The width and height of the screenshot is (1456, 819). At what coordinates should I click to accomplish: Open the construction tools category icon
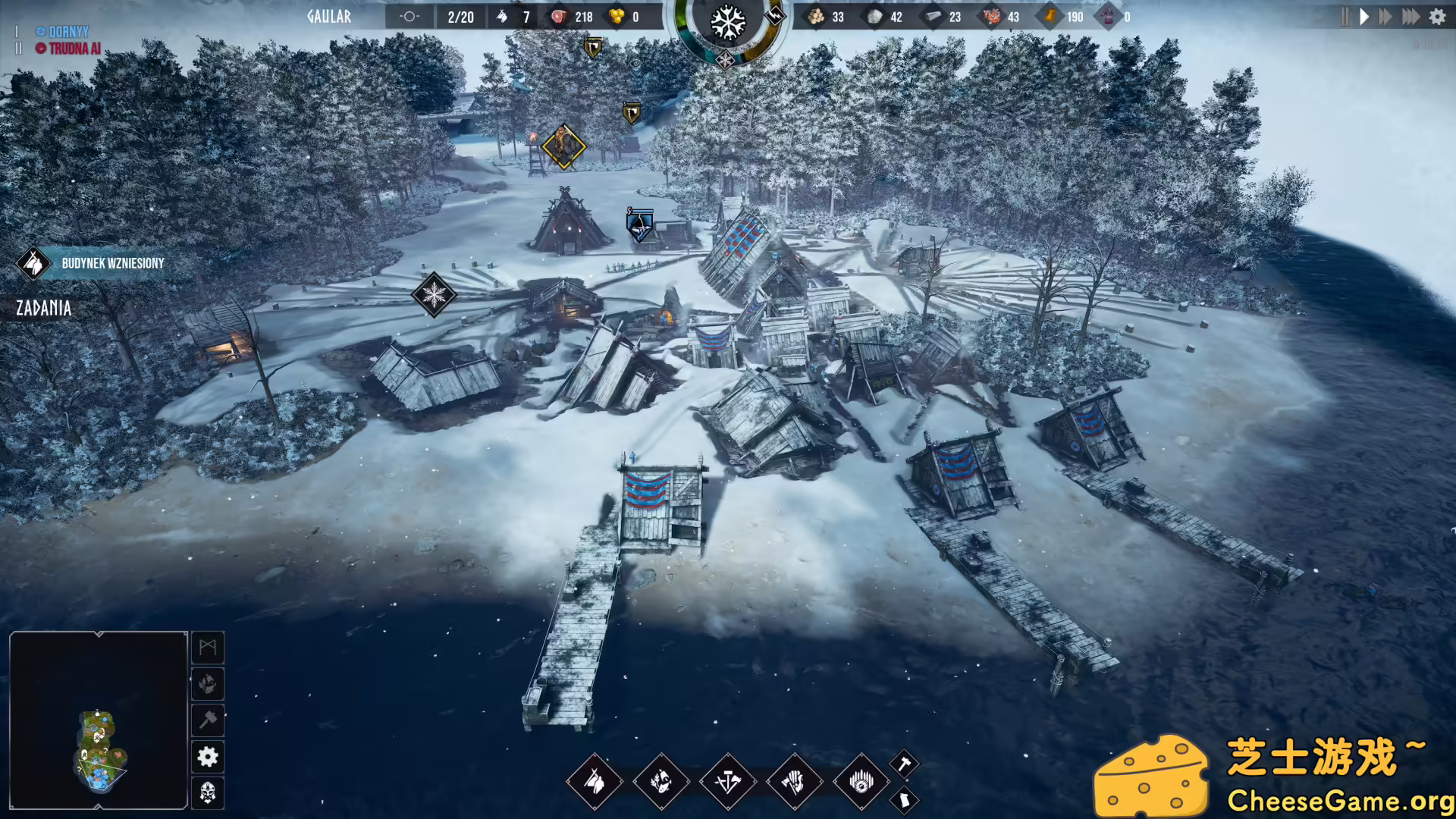730,781
